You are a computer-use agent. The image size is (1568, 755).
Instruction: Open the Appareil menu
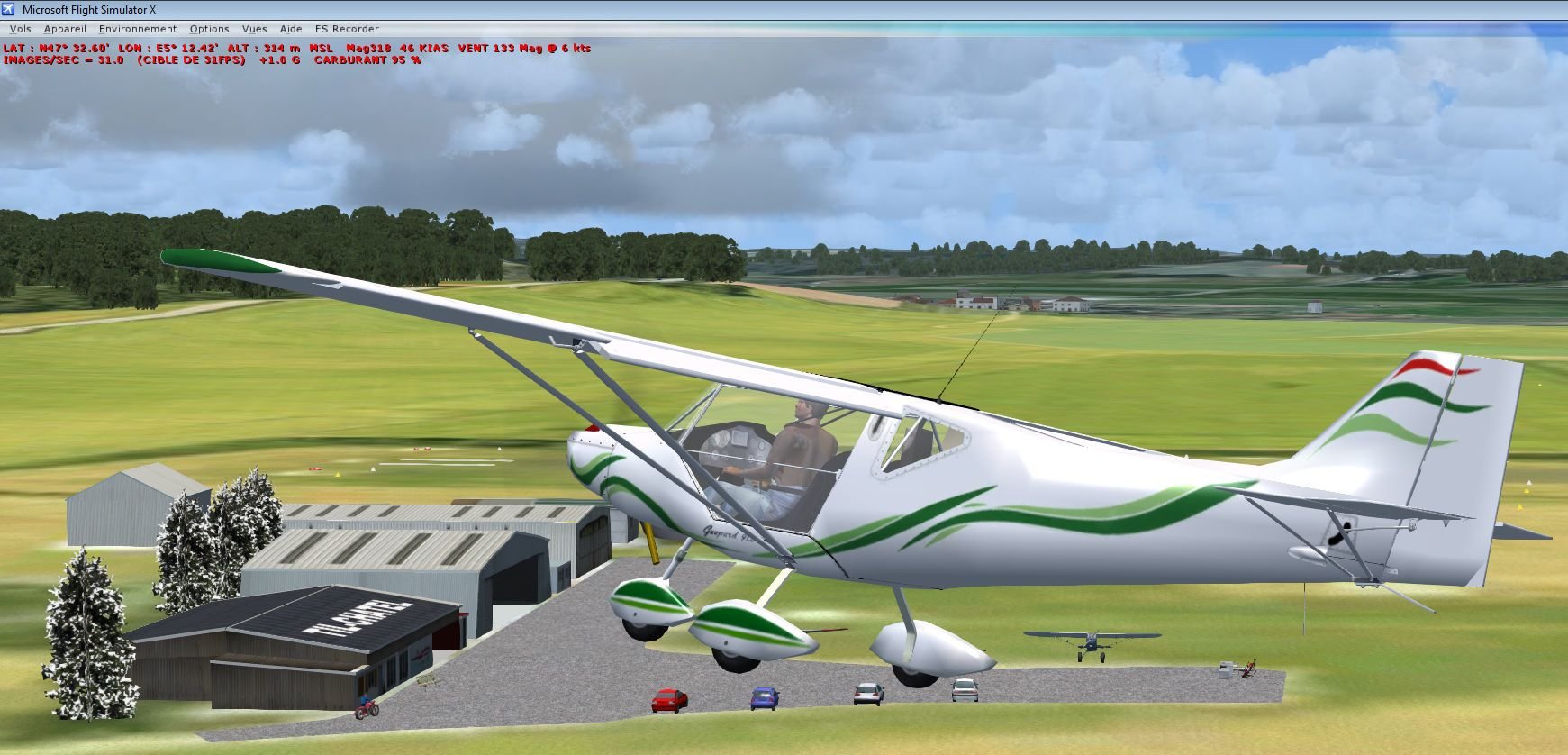[x=65, y=29]
